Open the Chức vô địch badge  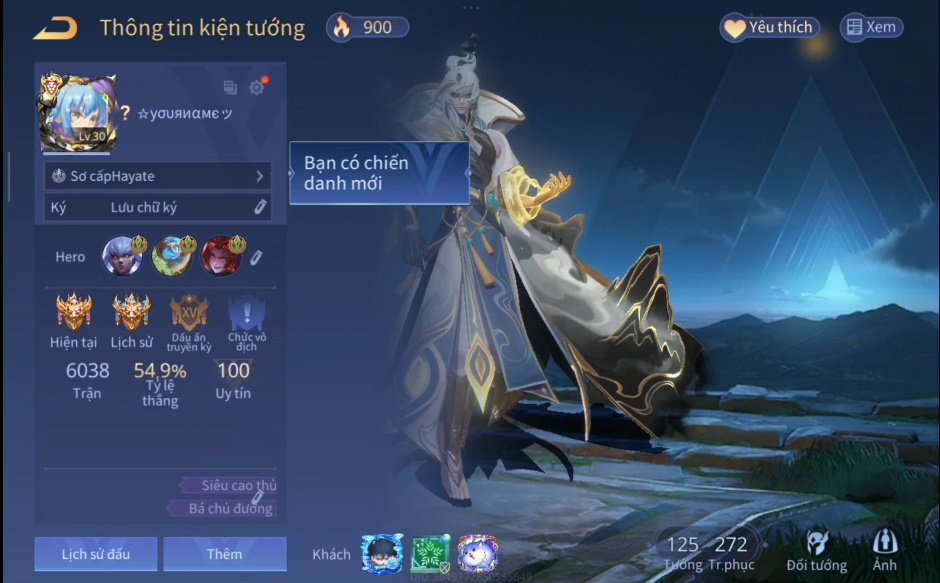click(x=246, y=315)
